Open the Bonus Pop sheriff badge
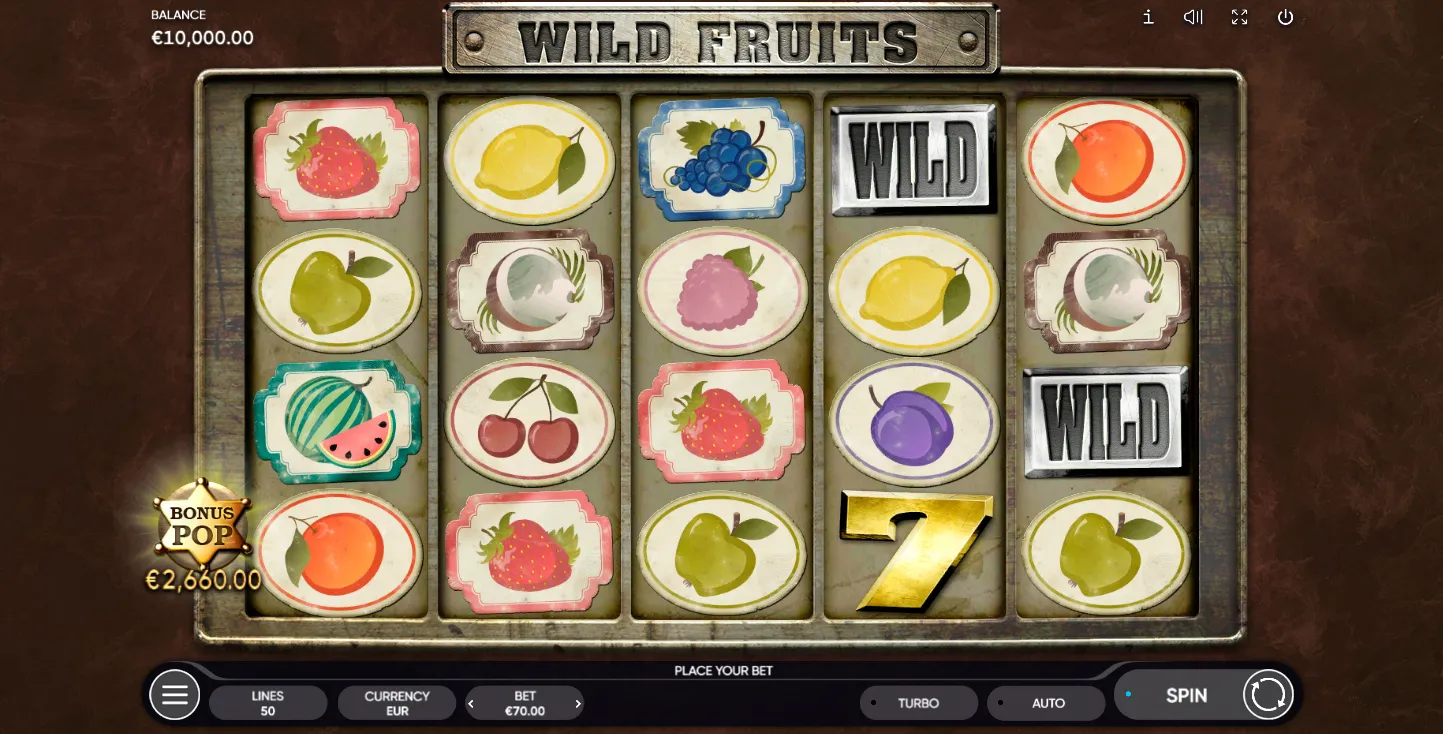Screen dimensions: 1443x734 203,525
